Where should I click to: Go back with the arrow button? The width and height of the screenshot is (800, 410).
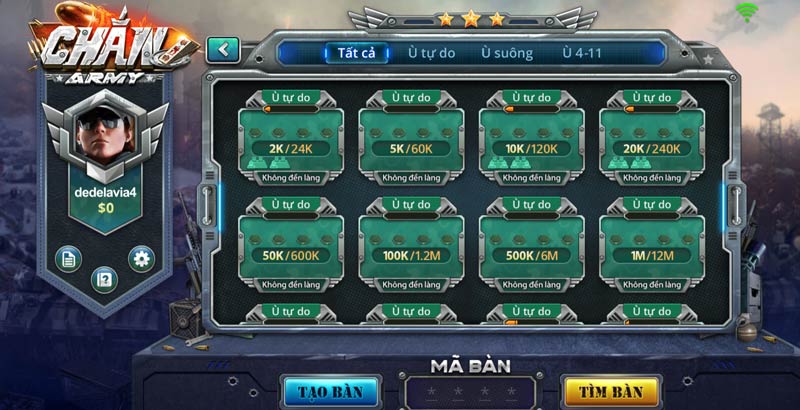pyautogui.click(x=223, y=49)
